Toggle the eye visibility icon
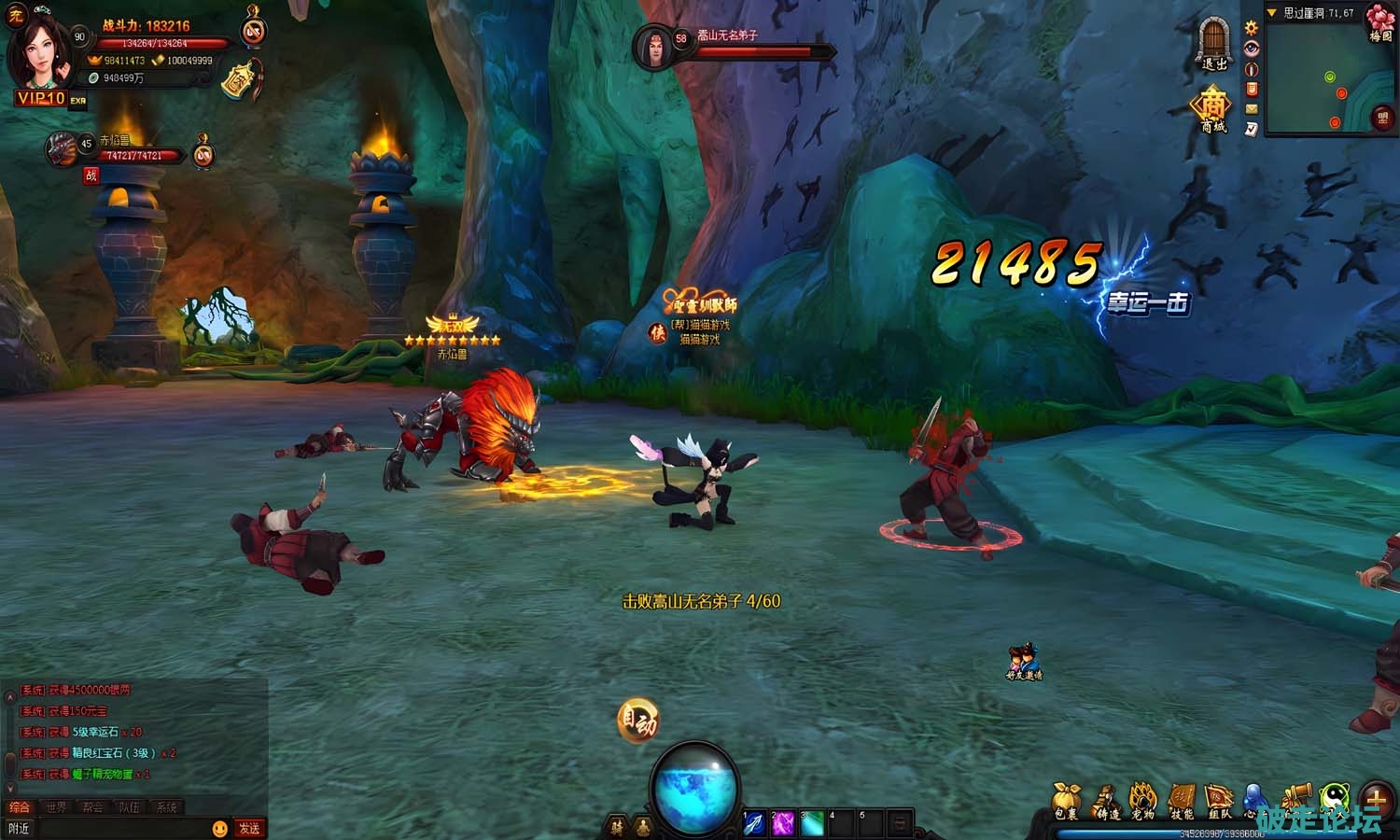 pyautogui.click(x=1252, y=49)
